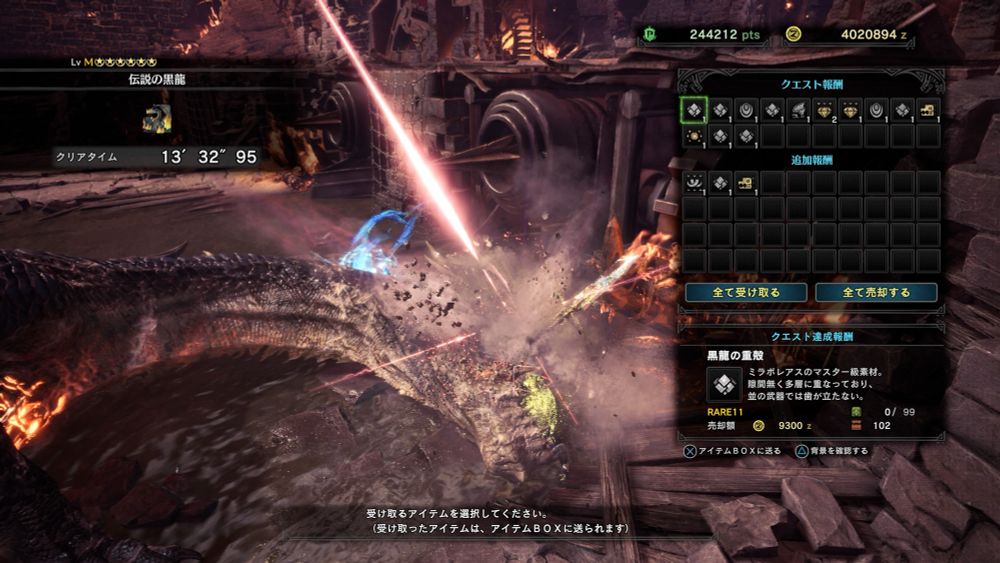The image size is (1000, 563).
Task: Select the glowing orange orb reward item
Action: tap(694, 136)
